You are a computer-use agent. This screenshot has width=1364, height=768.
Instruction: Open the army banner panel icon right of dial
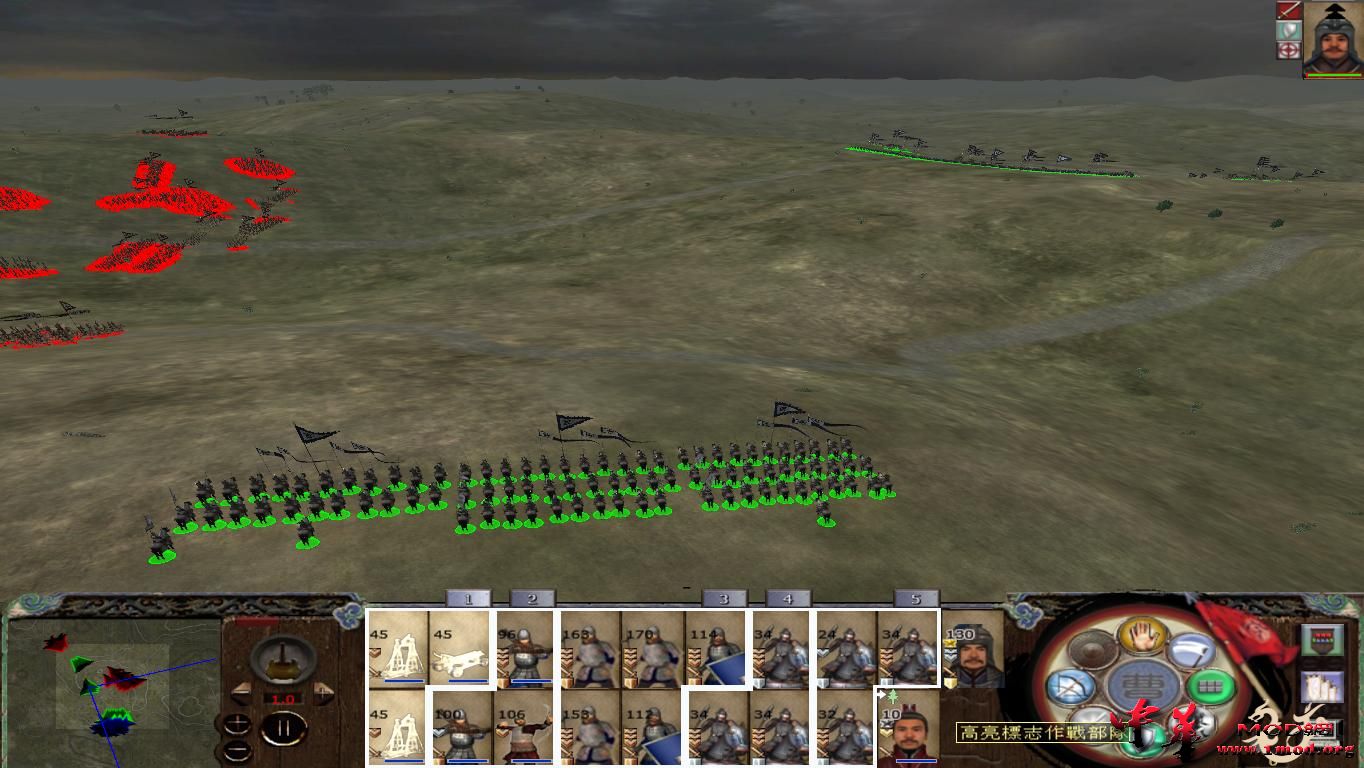1322,640
